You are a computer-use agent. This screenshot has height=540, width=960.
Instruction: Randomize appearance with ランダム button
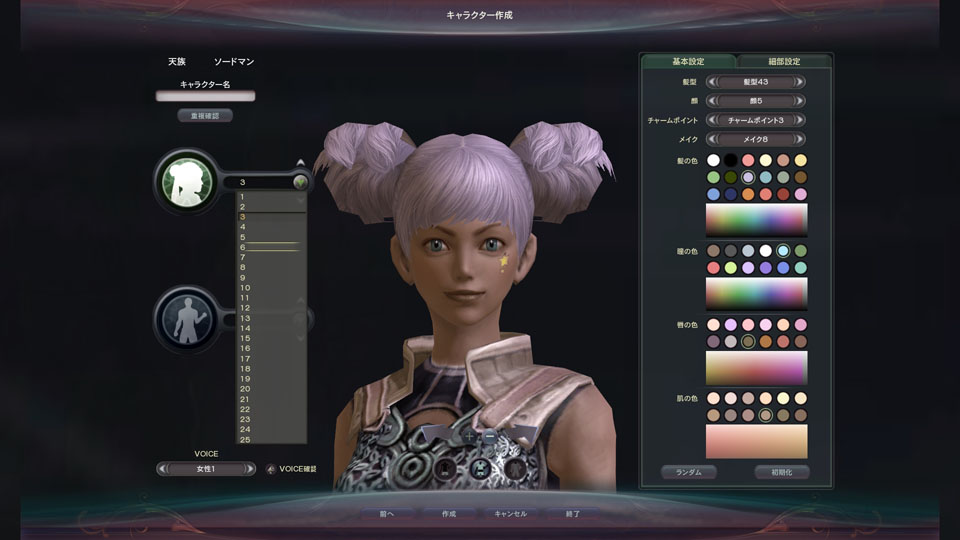point(688,472)
